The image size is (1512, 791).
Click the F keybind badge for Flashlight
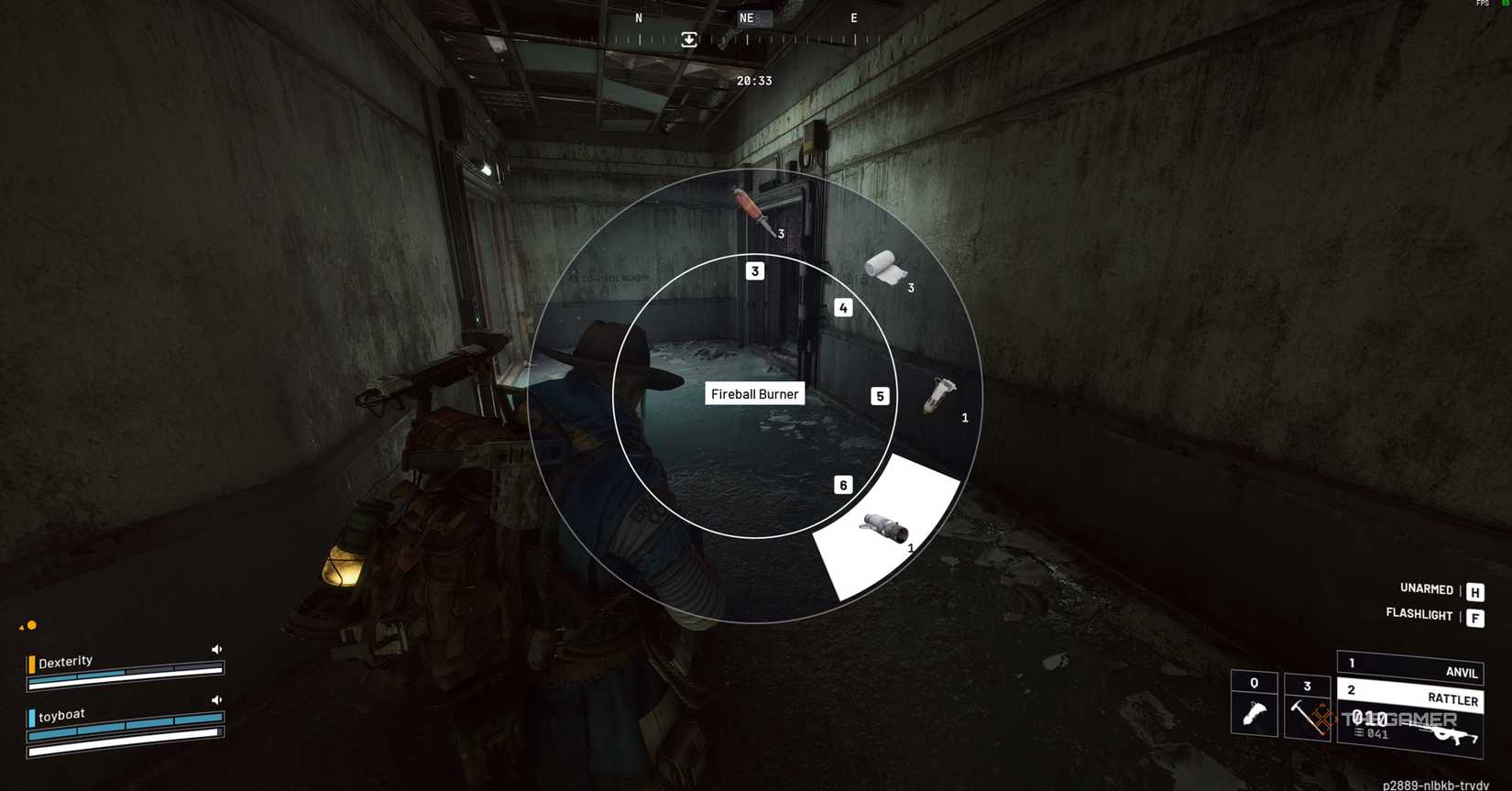(x=1475, y=617)
